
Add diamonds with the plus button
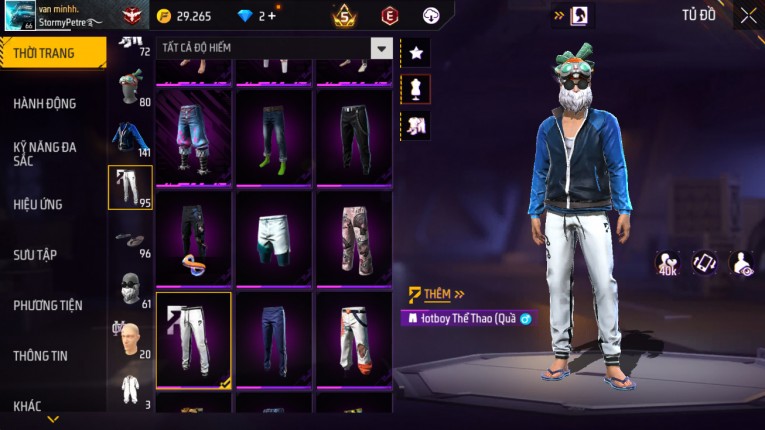(272, 16)
